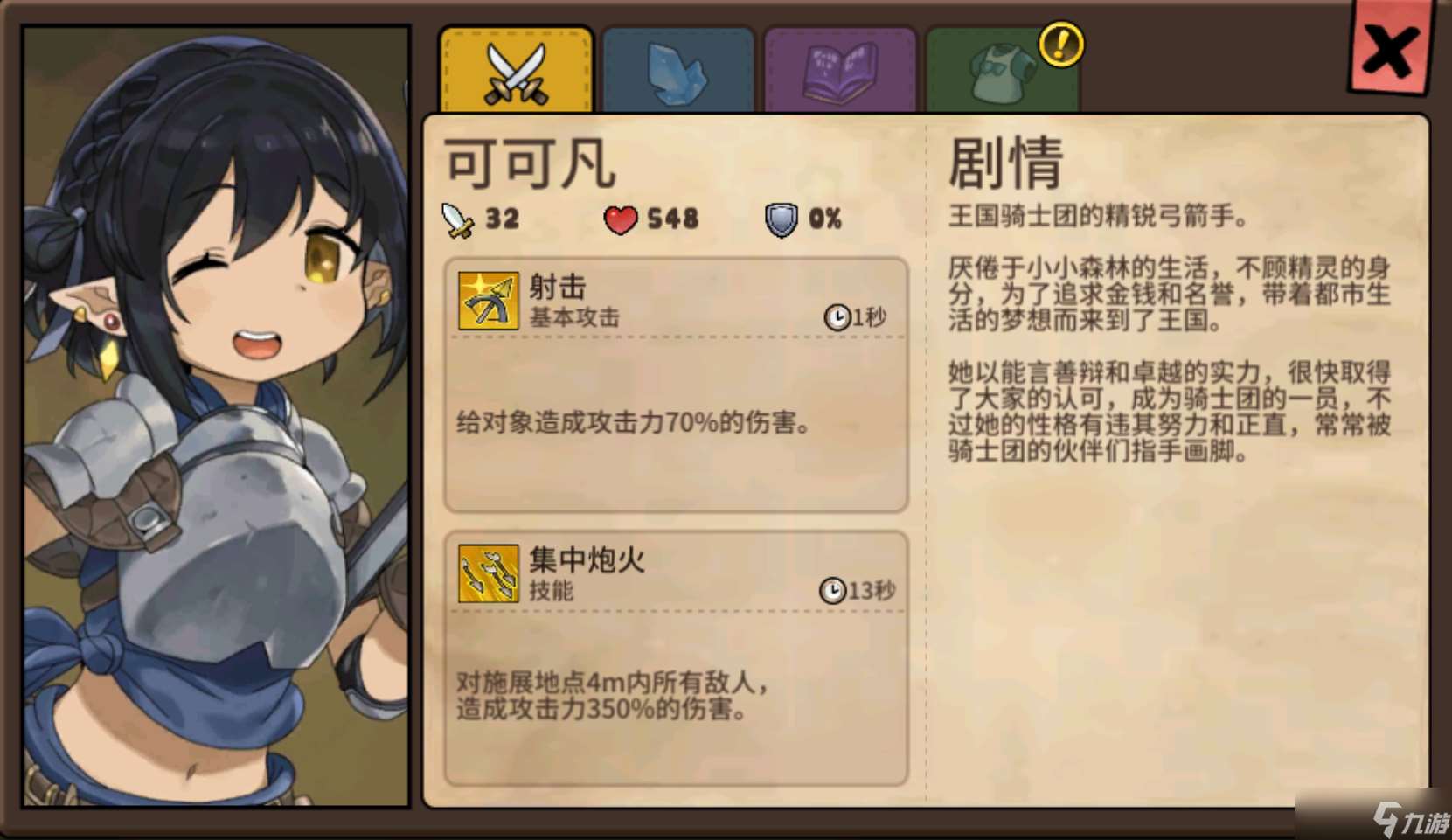Viewport: 1452px width, 840px height.
Task: Switch to the blue crystal tab
Action: (678, 67)
